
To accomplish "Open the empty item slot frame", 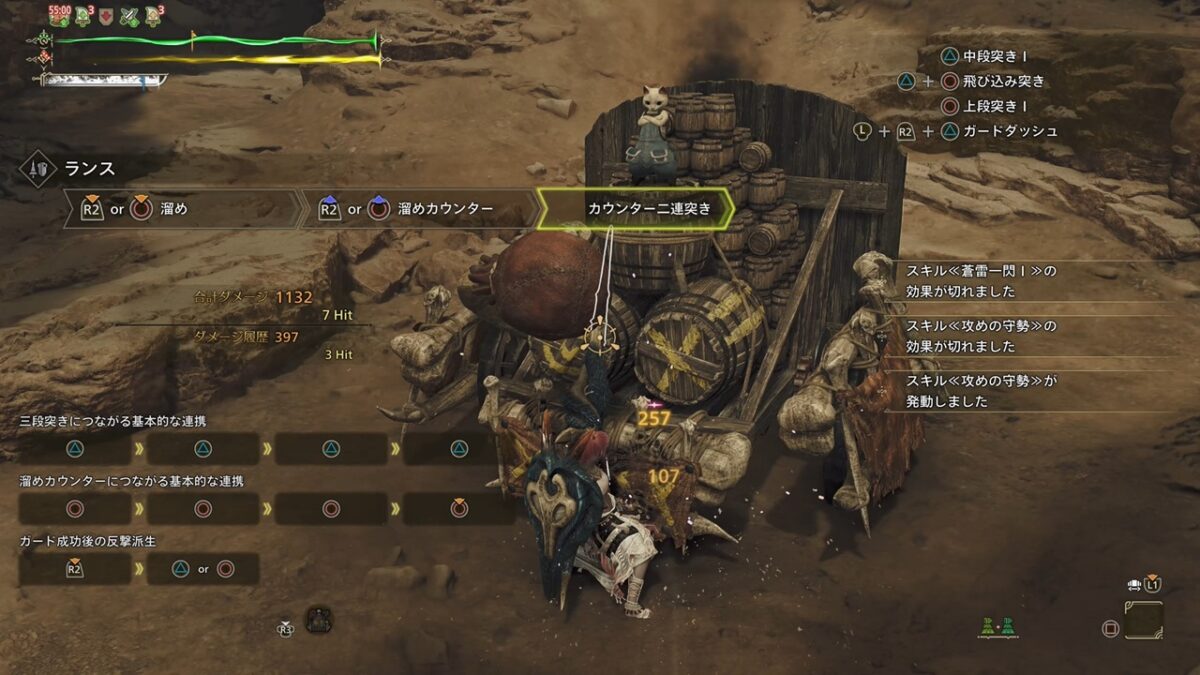I will [1143, 619].
